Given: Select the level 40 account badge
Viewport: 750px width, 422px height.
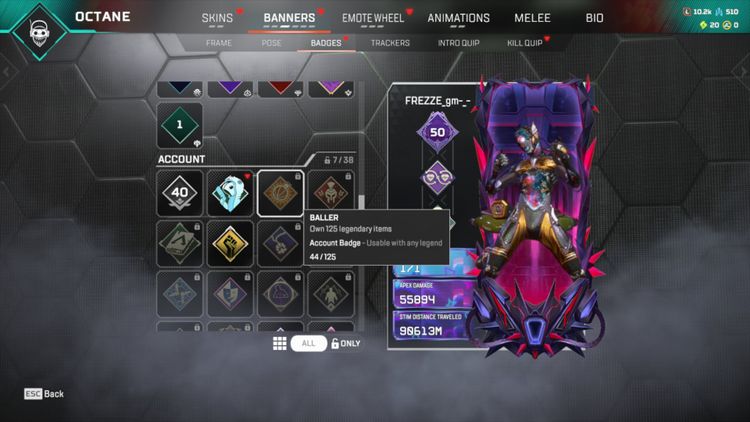Looking at the screenshot, I should coord(181,193).
